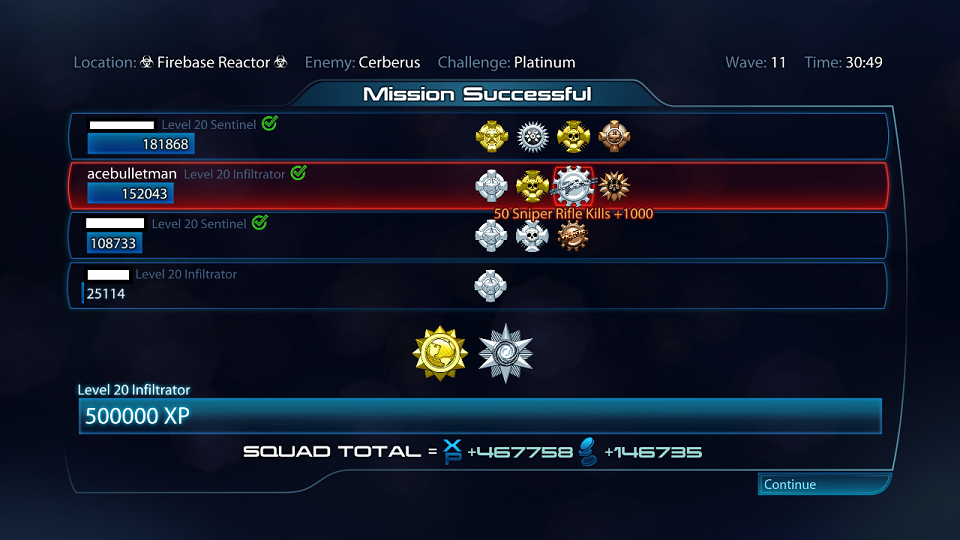The width and height of the screenshot is (960, 540).
Task: Click the Continue button
Action: [822, 485]
